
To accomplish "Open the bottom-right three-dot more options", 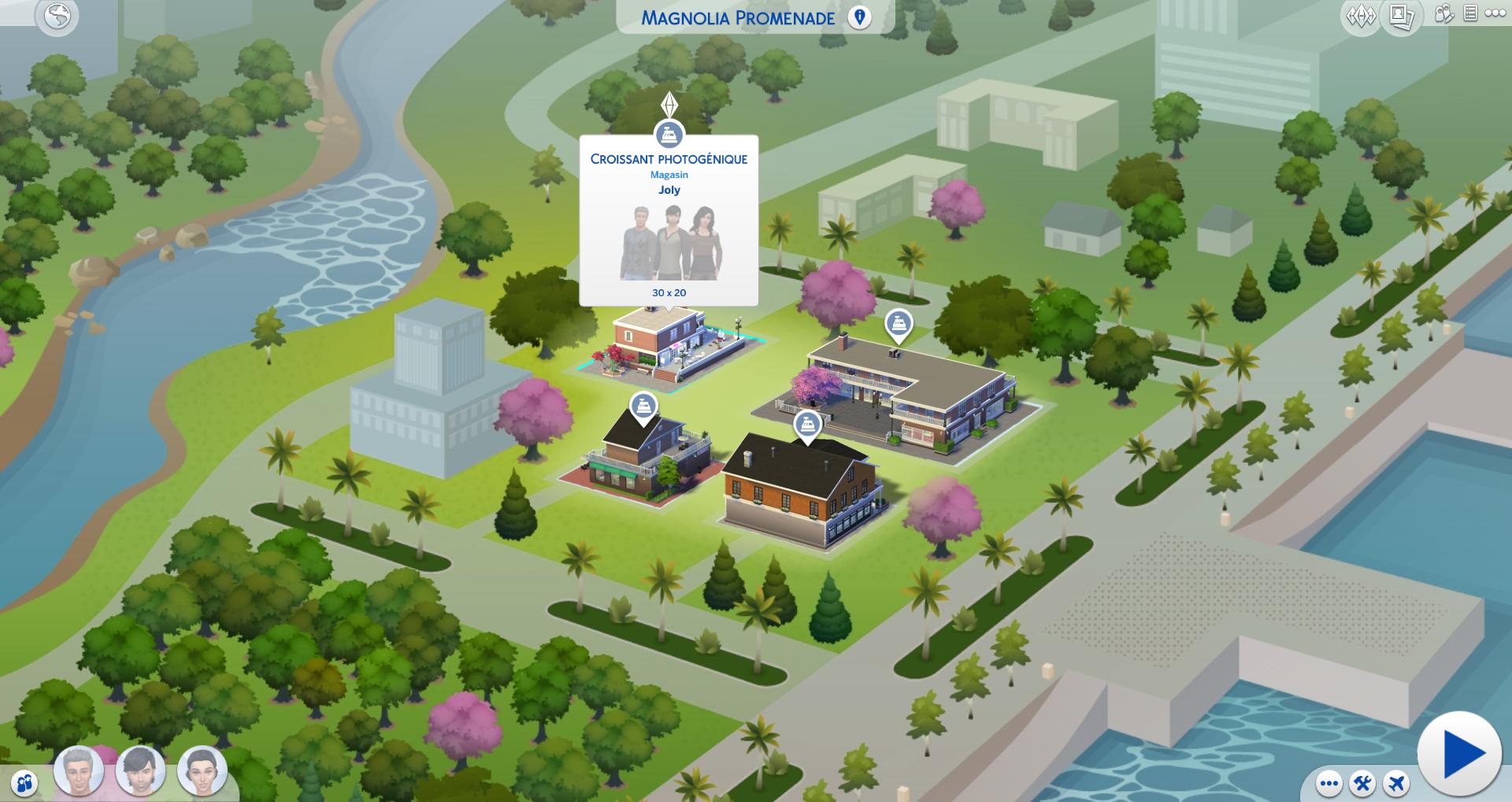I will point(1329,784).
